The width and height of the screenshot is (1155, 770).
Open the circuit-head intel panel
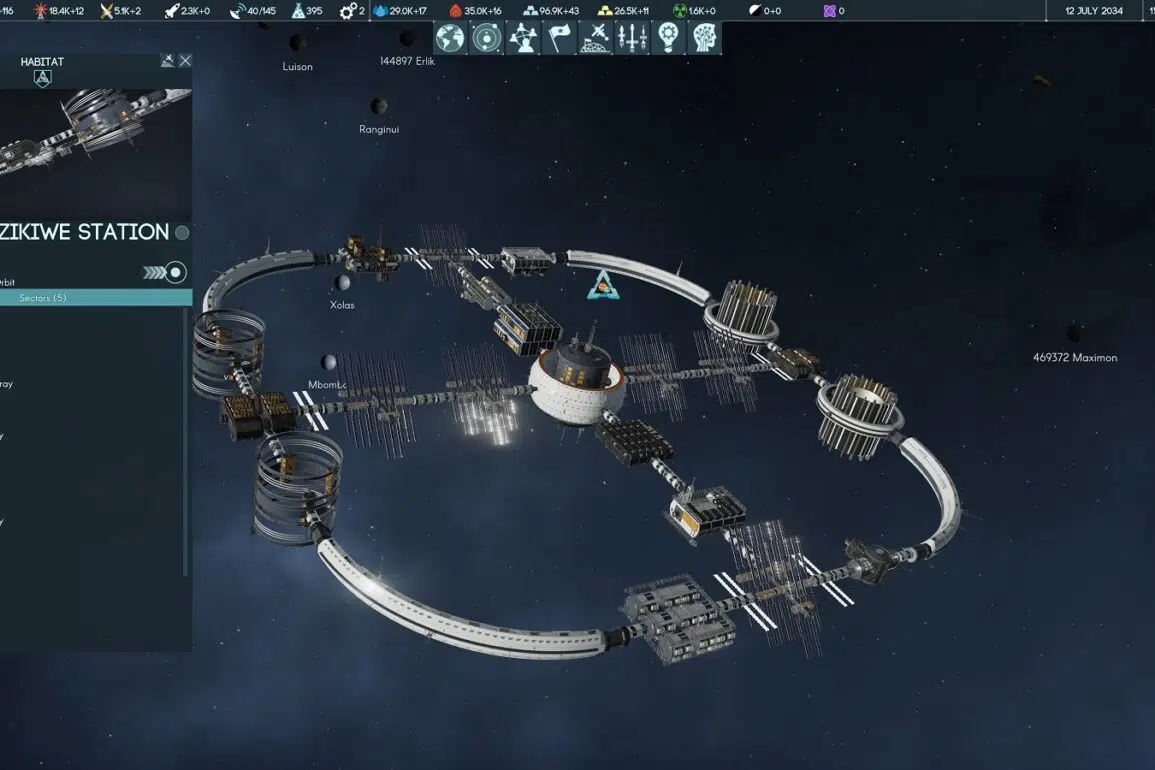(x=705, y=38)
